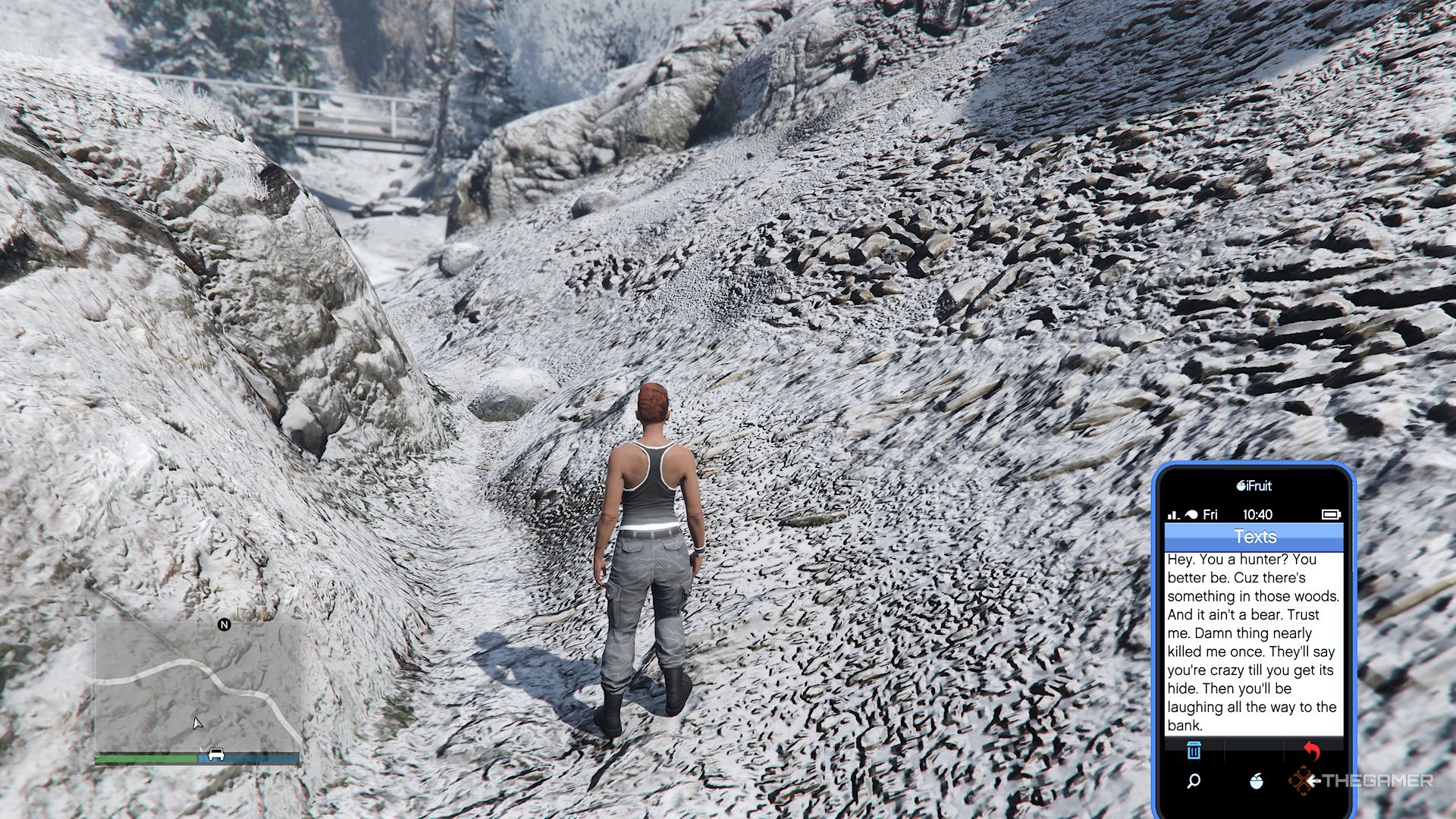Click TheGamer diamond logo icon
Screen dimensions: 1456x819
pyautogui.click(x=1303, y=782)
